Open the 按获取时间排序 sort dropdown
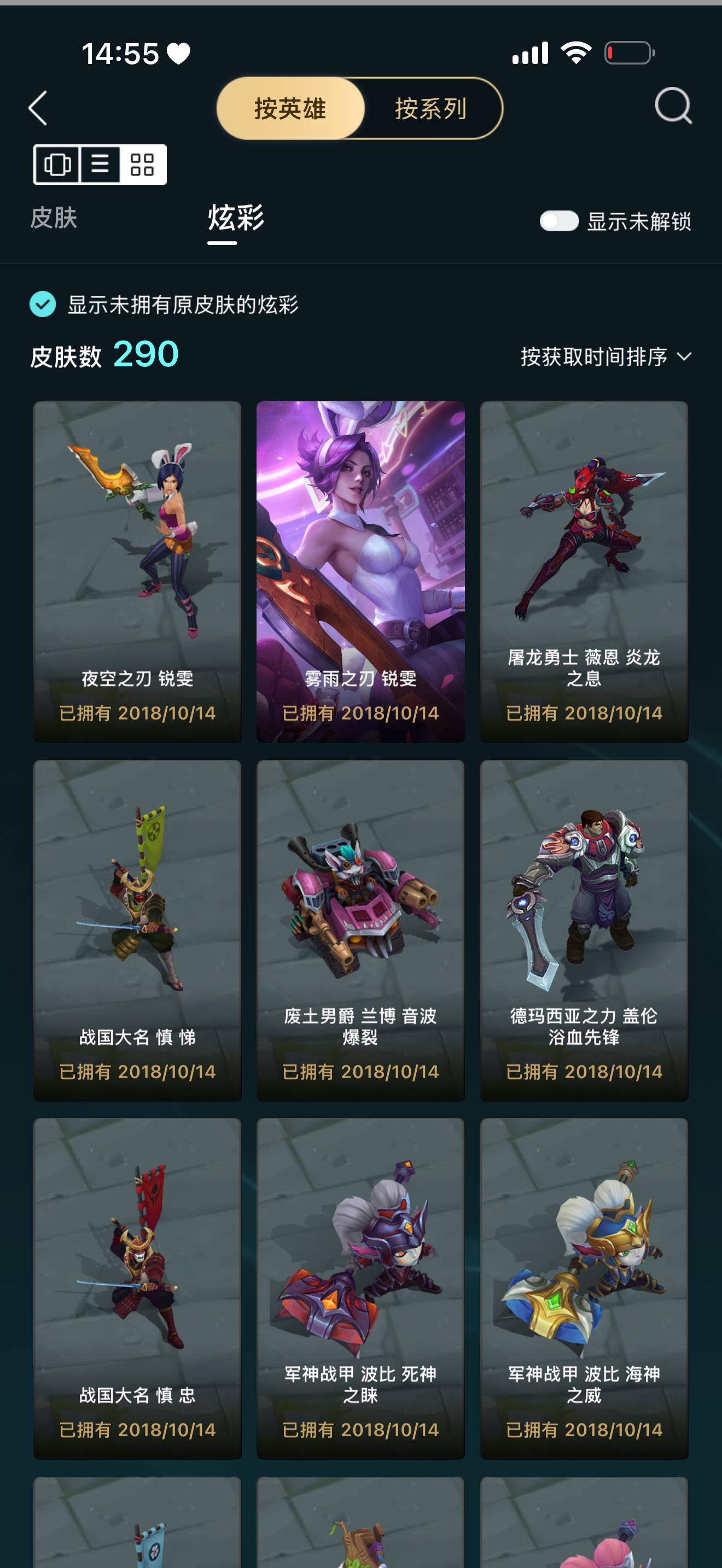Screen dimensions: 722x1568 (593, 356)
